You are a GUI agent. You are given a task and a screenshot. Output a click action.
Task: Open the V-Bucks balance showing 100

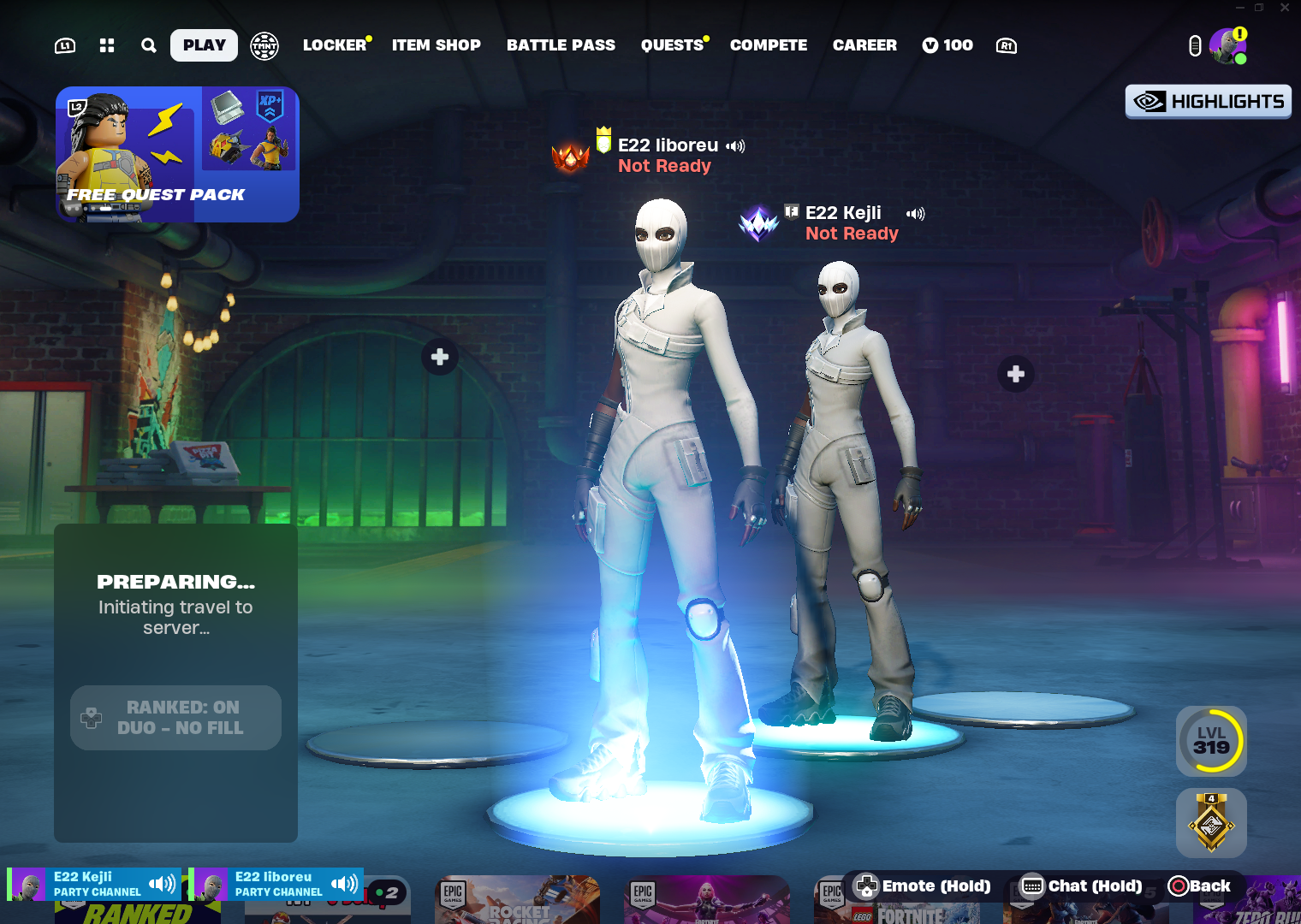click(948, 45)
